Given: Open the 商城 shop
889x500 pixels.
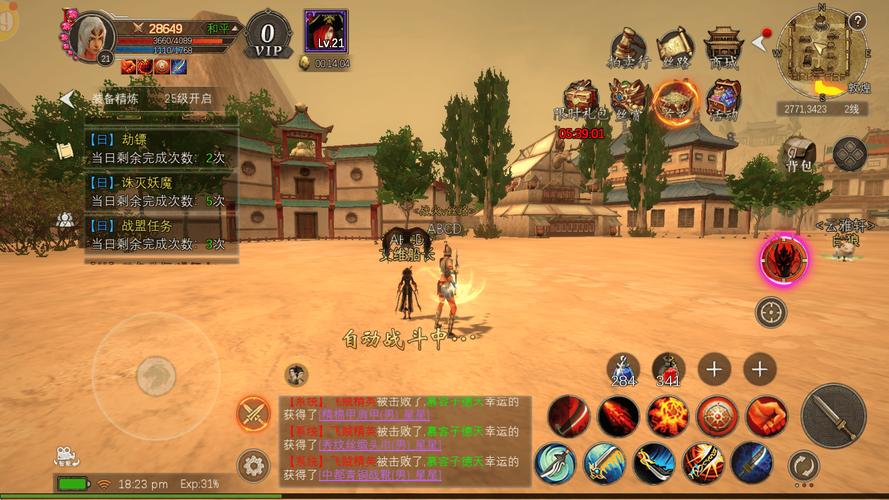Looking at the screenshot, I should [x=722, y=48].
